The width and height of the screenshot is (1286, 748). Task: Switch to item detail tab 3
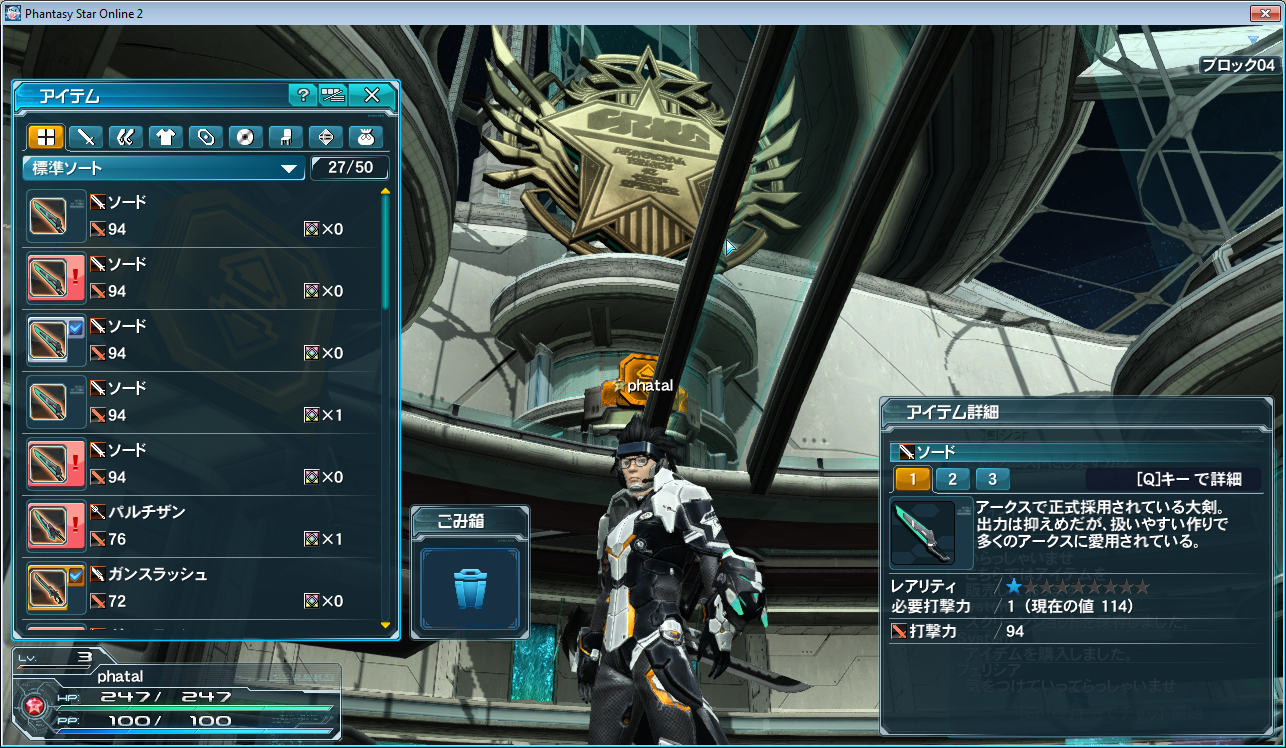tap(991, 479)
